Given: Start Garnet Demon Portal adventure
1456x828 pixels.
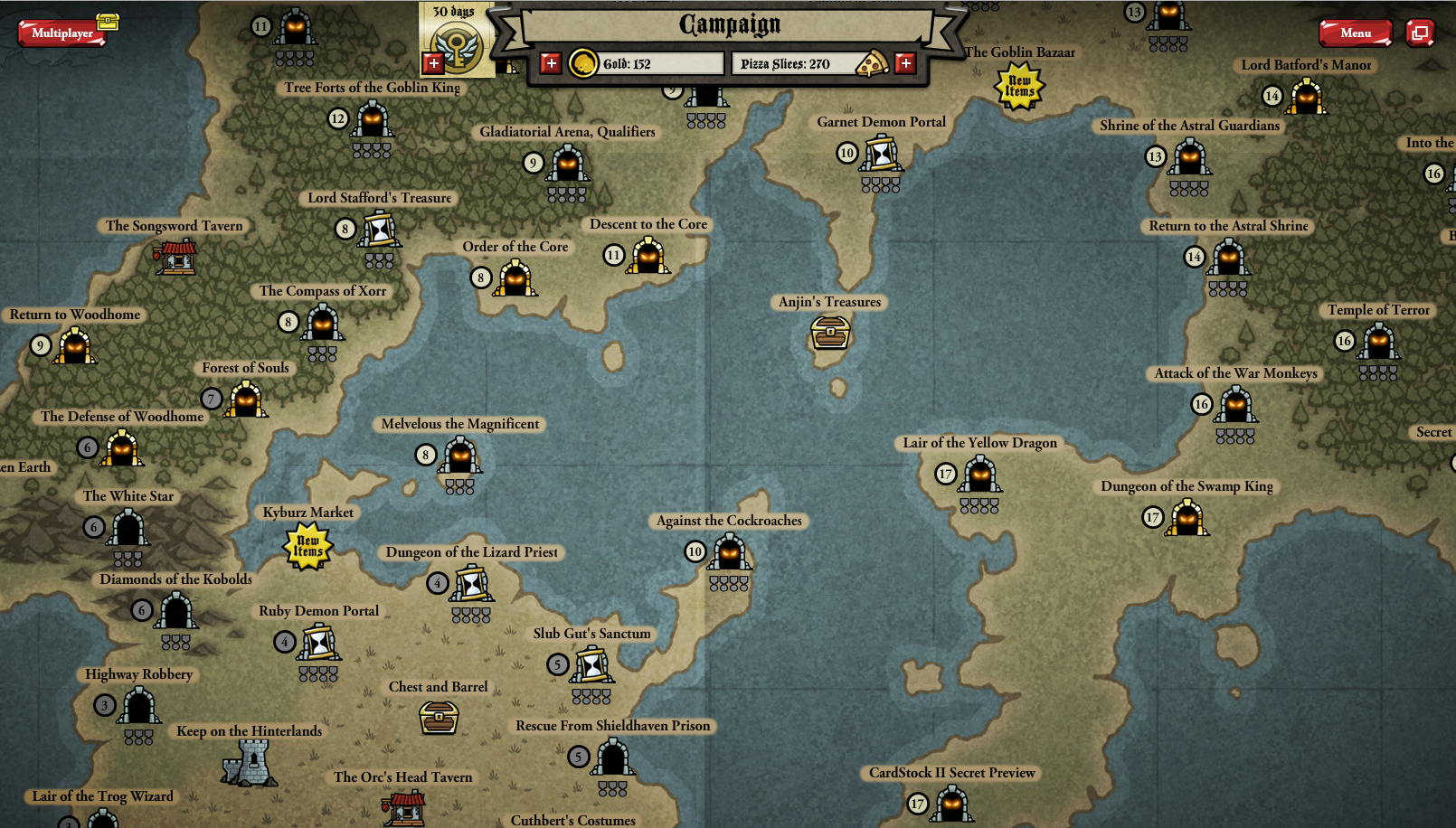Looking at the screenshot, I should tap(881, 153).
